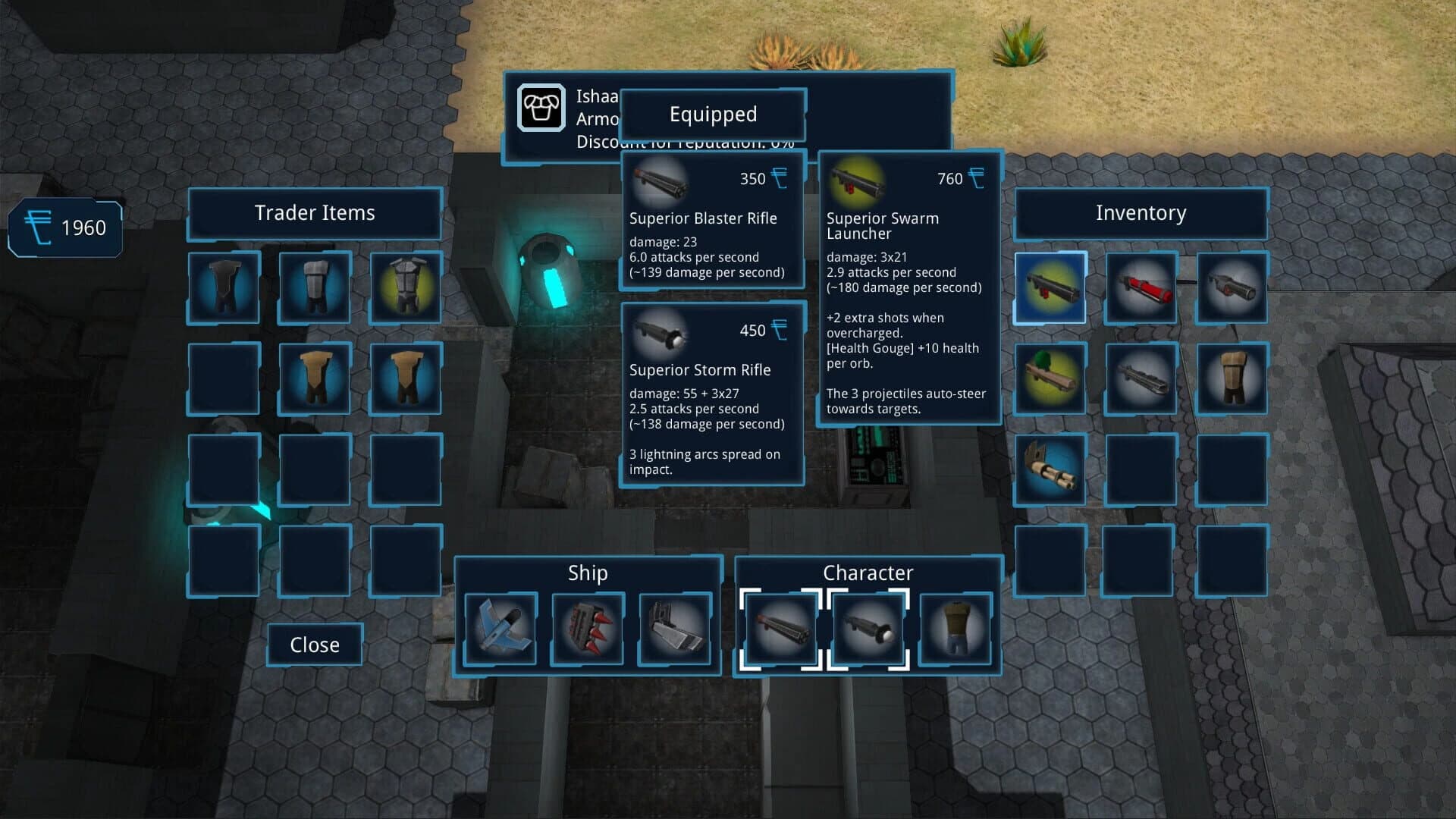Select the wooden rifle with green scope
The width and height of the screenshot is (1456, 819).
pos(1050,378)
